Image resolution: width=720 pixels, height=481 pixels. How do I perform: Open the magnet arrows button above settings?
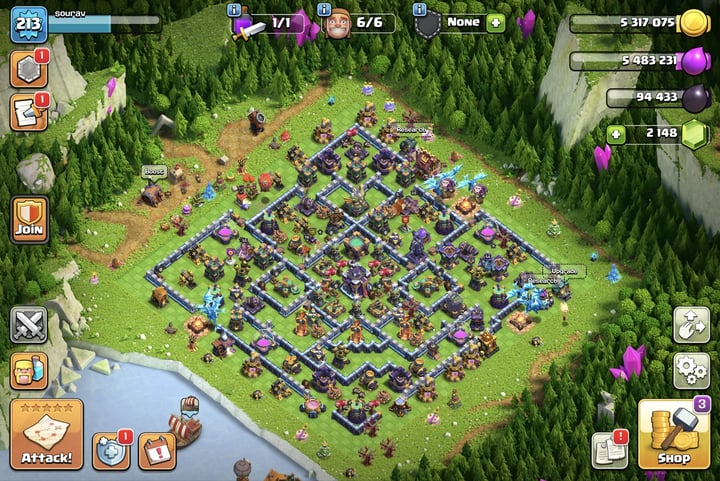click(x=691, y=323)
